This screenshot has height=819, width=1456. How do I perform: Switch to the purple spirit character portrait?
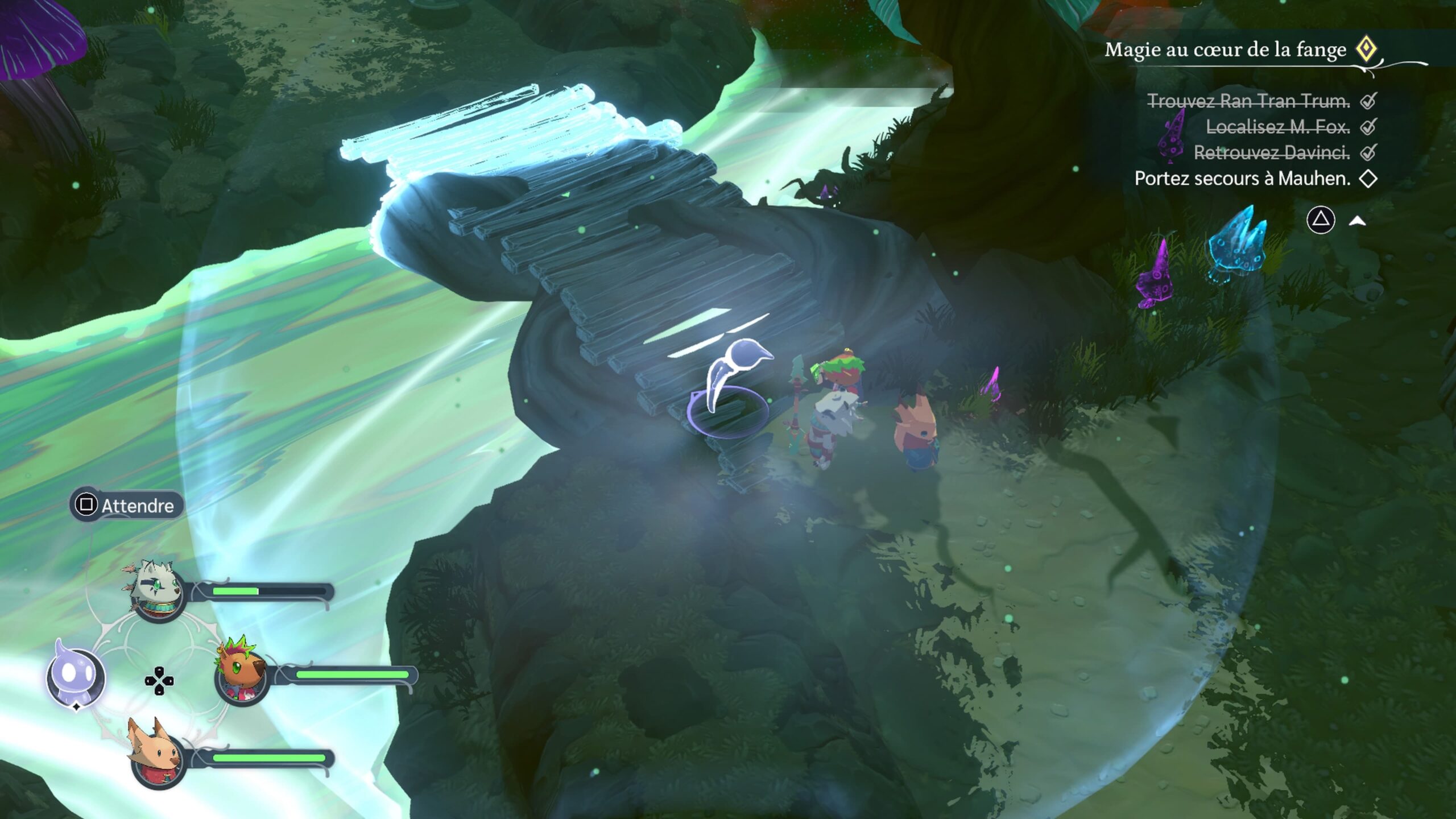(75, 677)
